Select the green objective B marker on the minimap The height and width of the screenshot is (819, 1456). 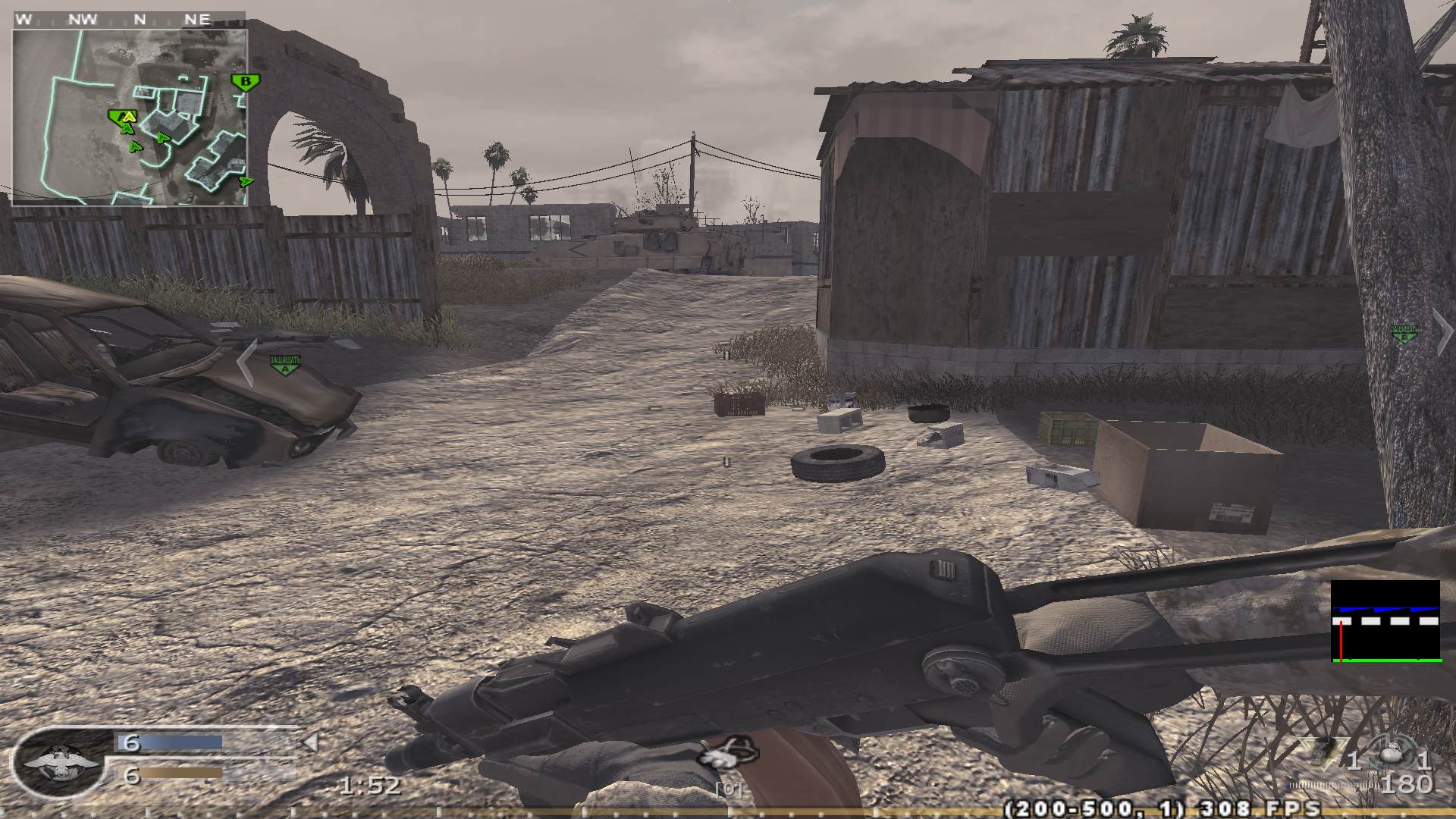pos(244,80)
